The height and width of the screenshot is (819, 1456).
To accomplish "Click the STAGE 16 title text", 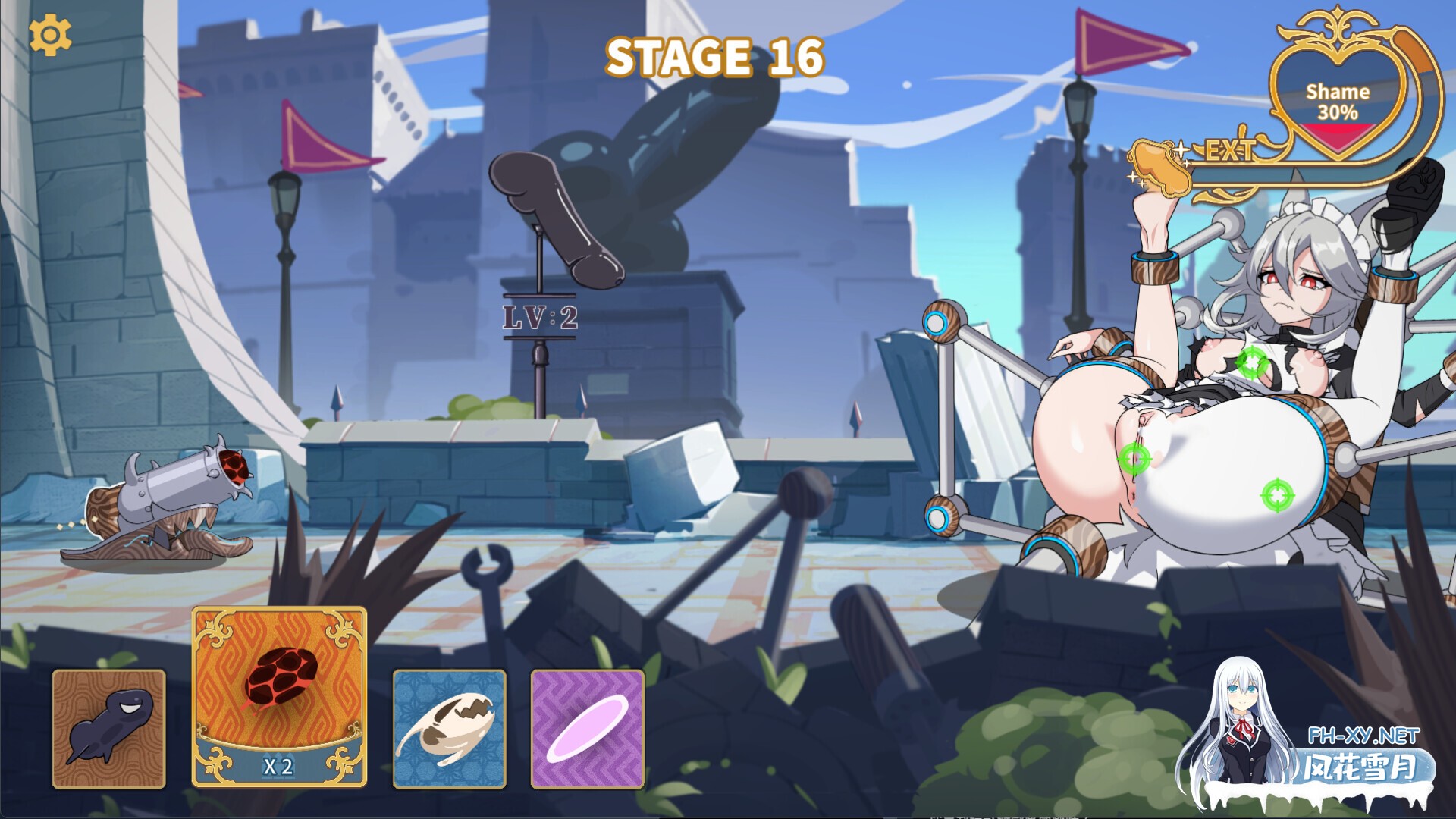I will 716,57.
